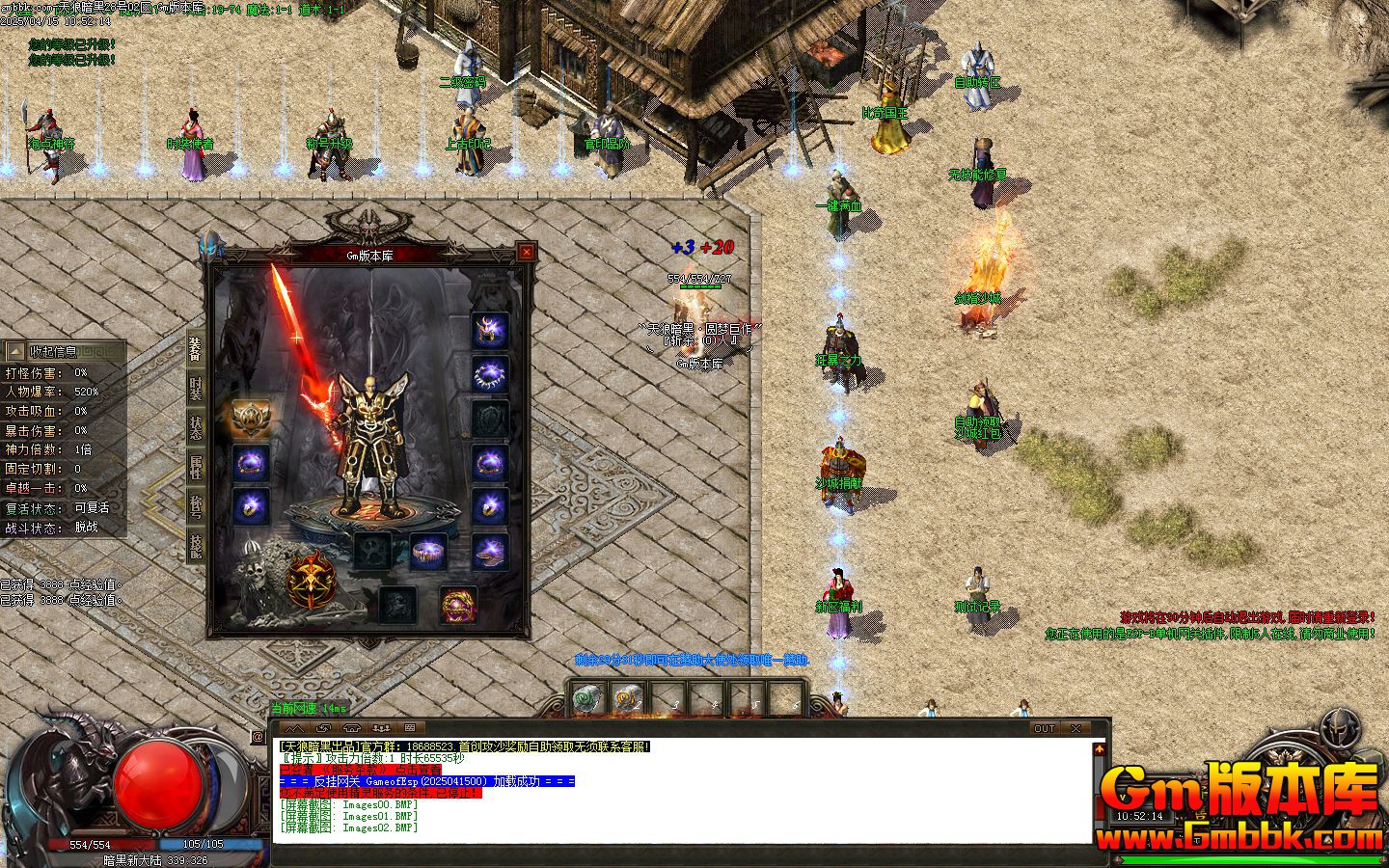Click the flaming pentagram emblem
This screenshot has width=1389, height=868.
point(311,579)
